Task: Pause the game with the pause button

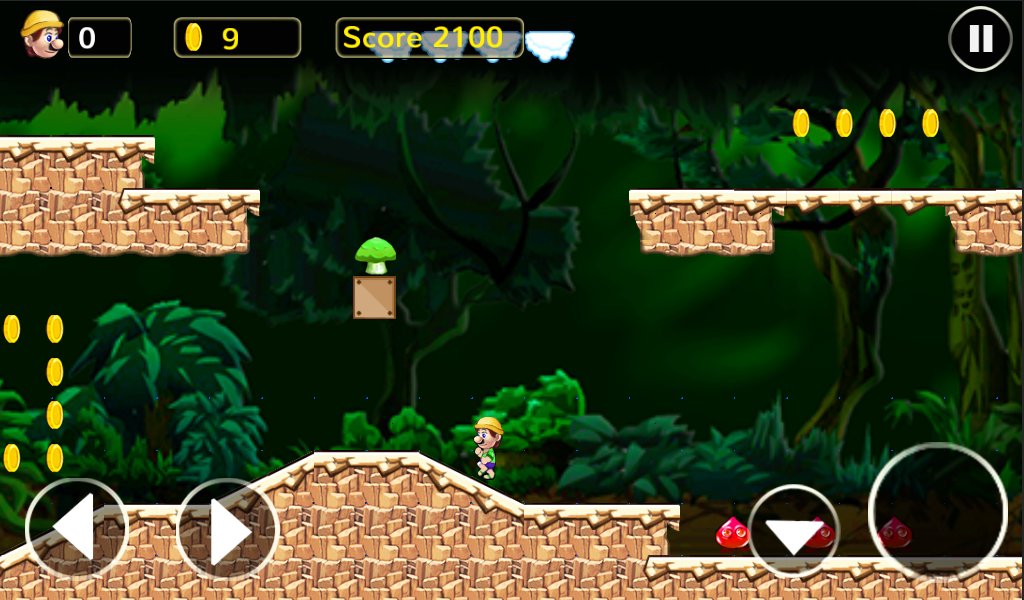Action: pyautogui.click(x=980, y=39)
